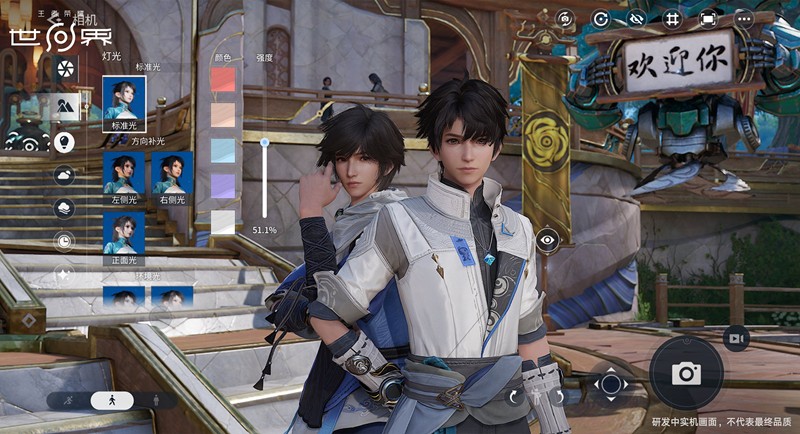Take a photo with the shutter button
800x434 pixels.
(x=686, y=374)
